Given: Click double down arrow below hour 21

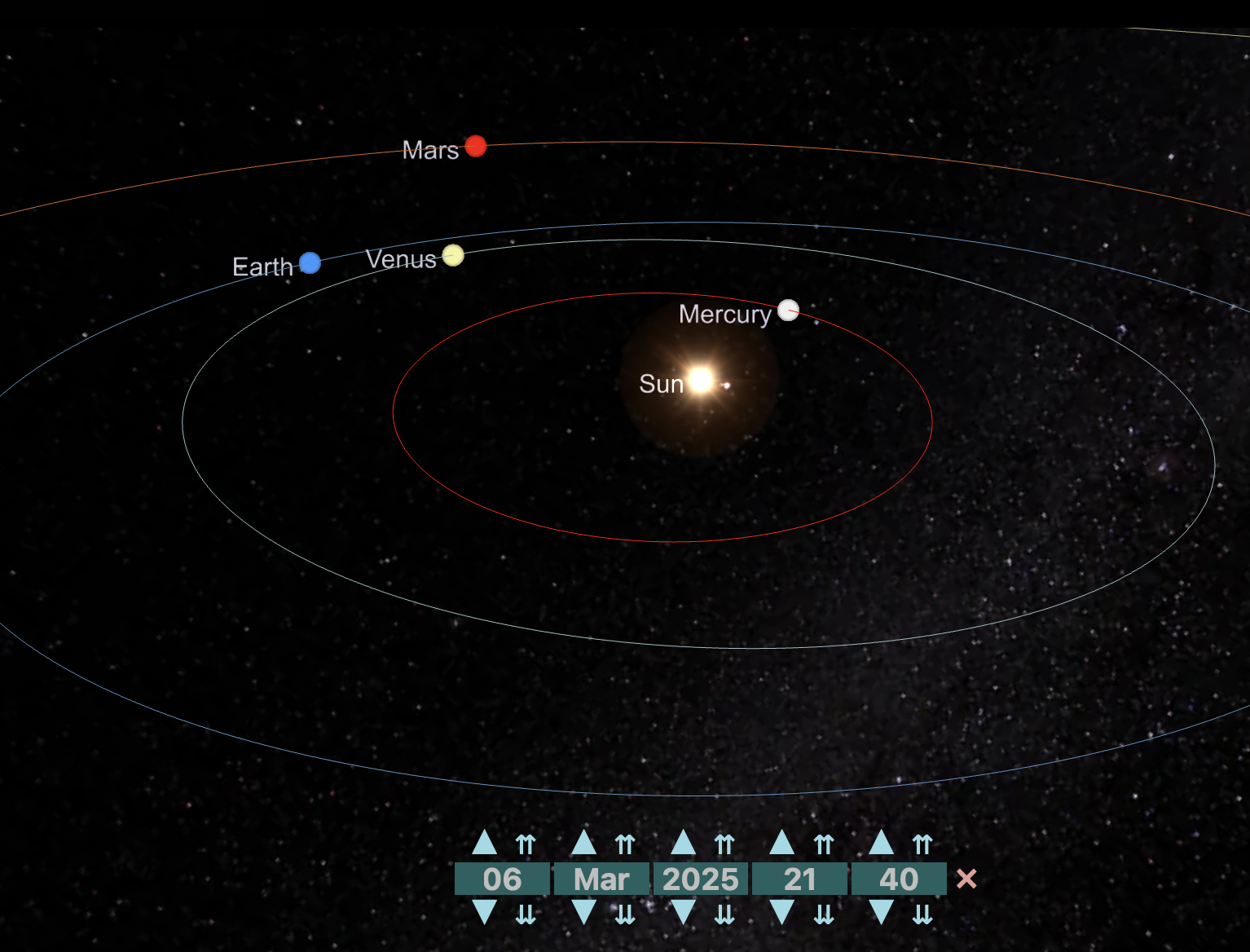Looking at the screenshot, I should tap(824, 915).
